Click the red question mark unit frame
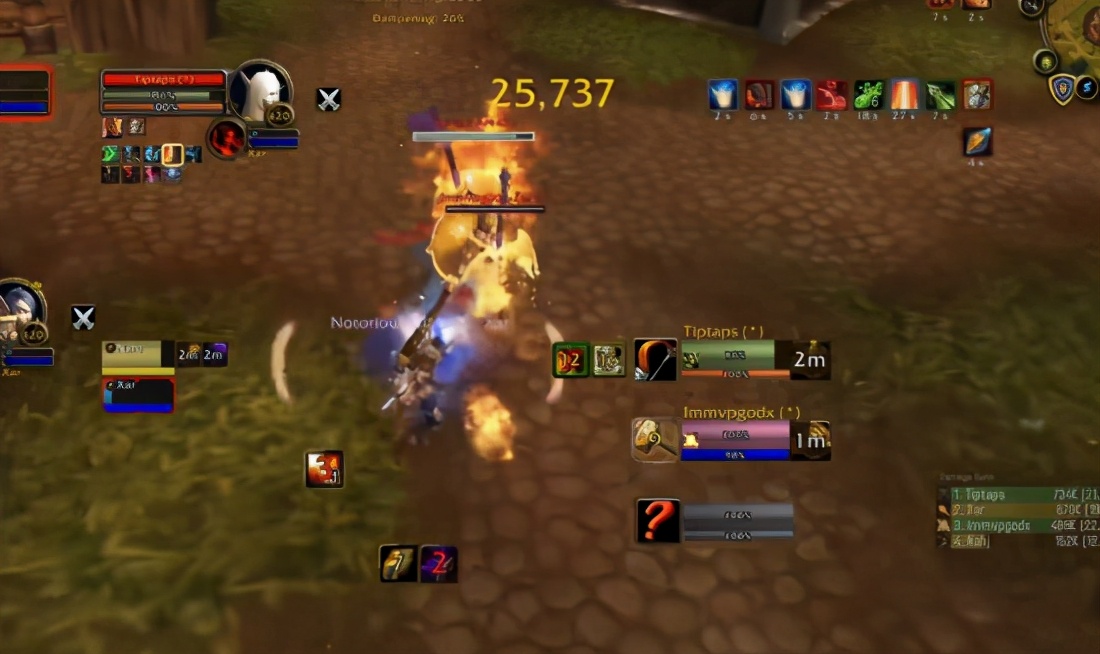1100x654 pixels. pyautogui.click(x=658, y=521)
